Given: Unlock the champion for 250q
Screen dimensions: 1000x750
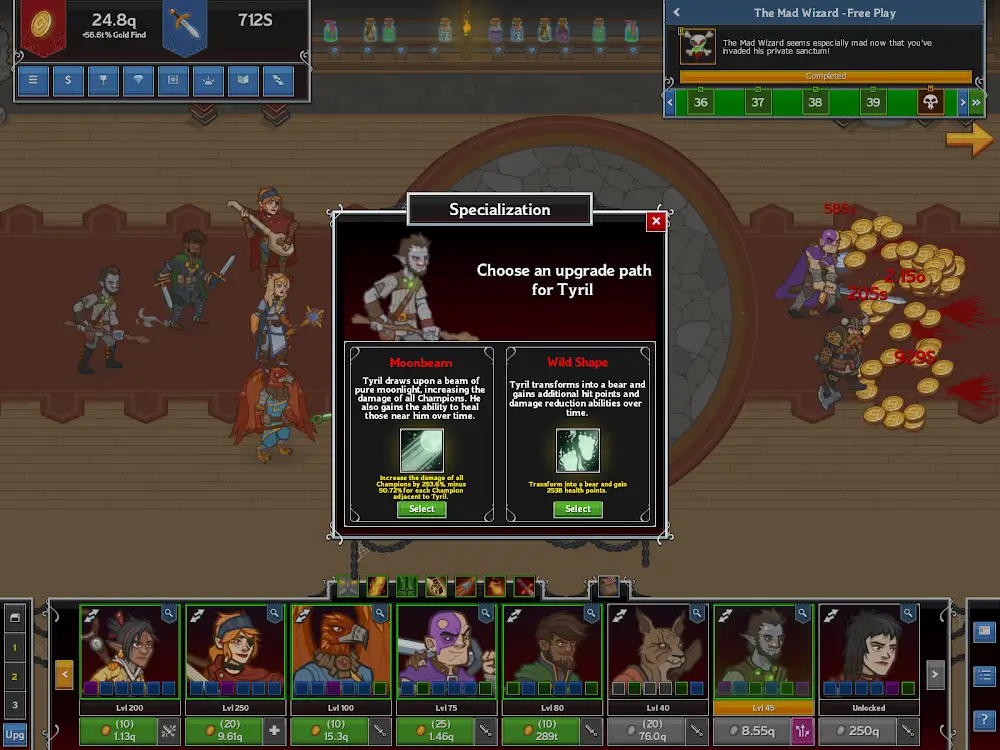Looking at the screenshot, I should pyautogui.click(x=856, y=731).
